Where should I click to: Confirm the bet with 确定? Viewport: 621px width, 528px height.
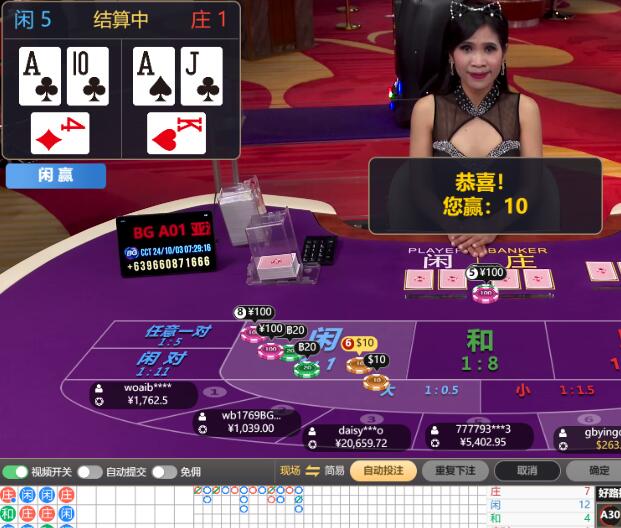pyautogui.click(x=597, y=470)
